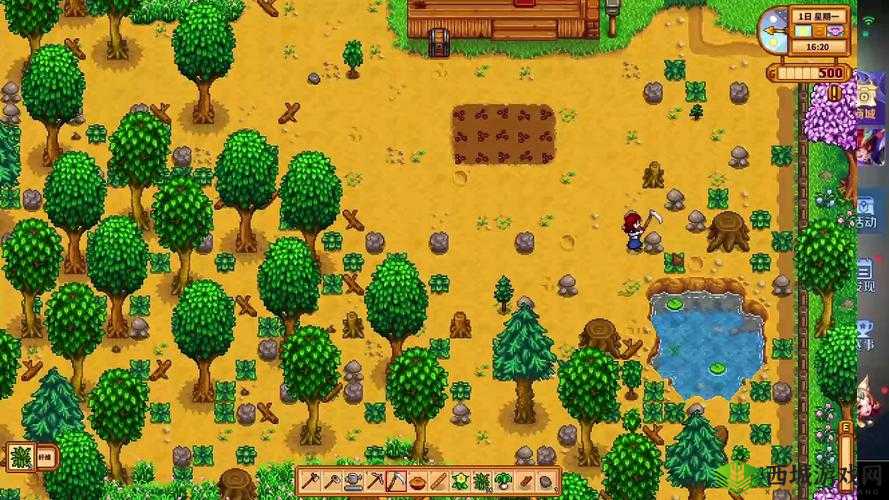The height and width of the screenshot is (500, 889).
Task: Choose the yellow flower item slot
Action: click(x=460, y=481)
